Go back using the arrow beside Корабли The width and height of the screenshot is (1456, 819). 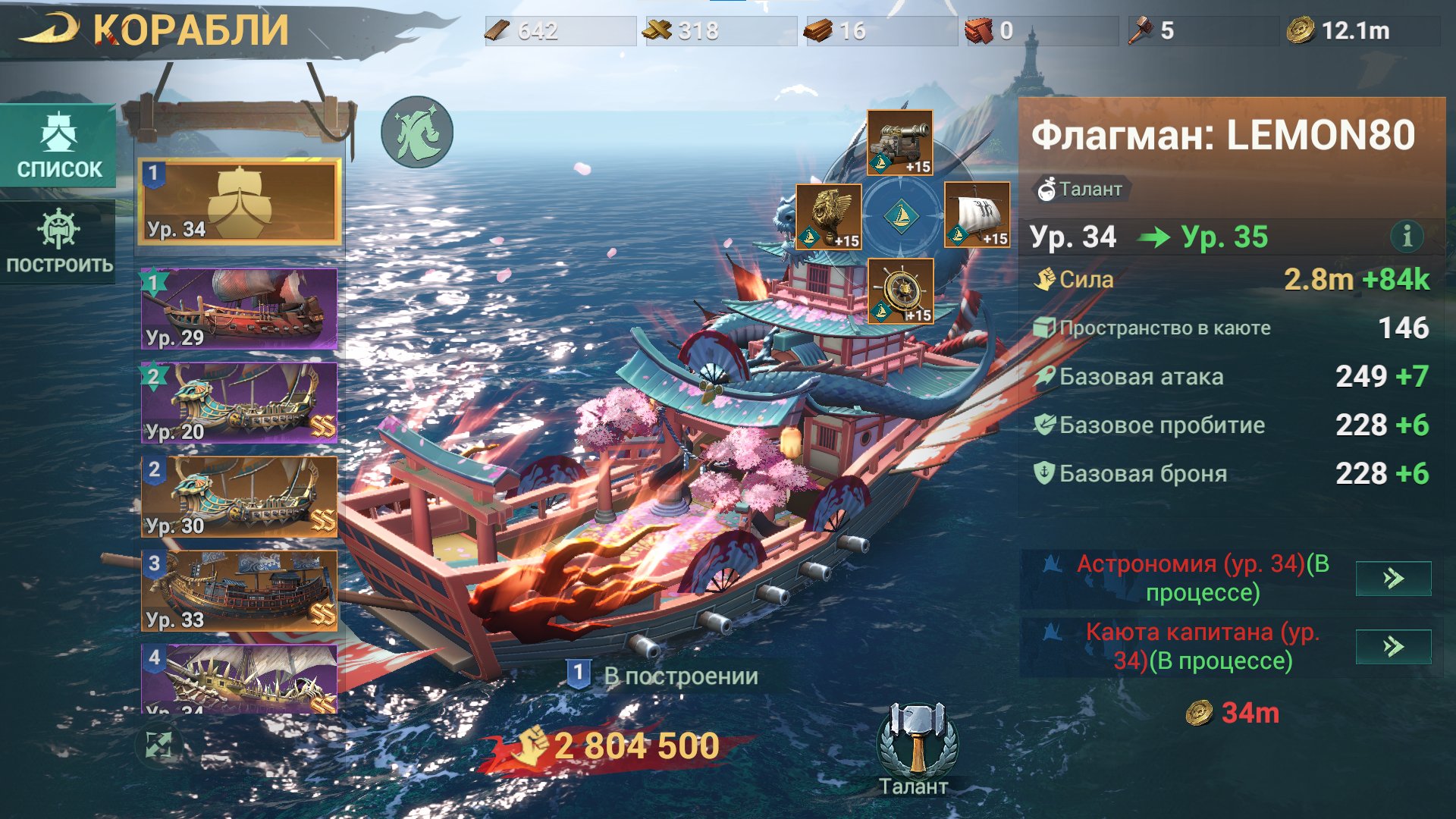coord(49,30)
